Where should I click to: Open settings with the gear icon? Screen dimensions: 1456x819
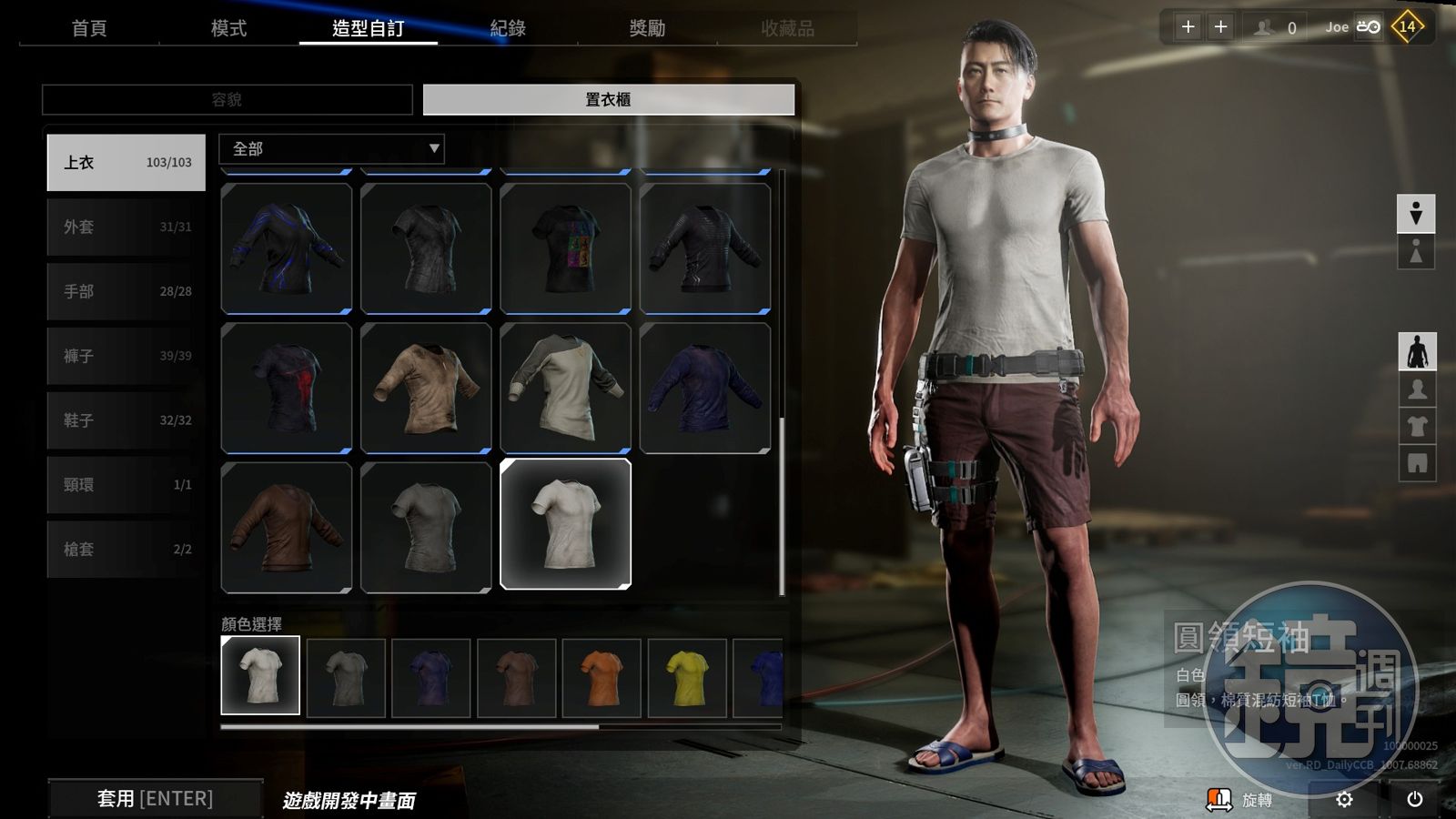coord(1344,799)
